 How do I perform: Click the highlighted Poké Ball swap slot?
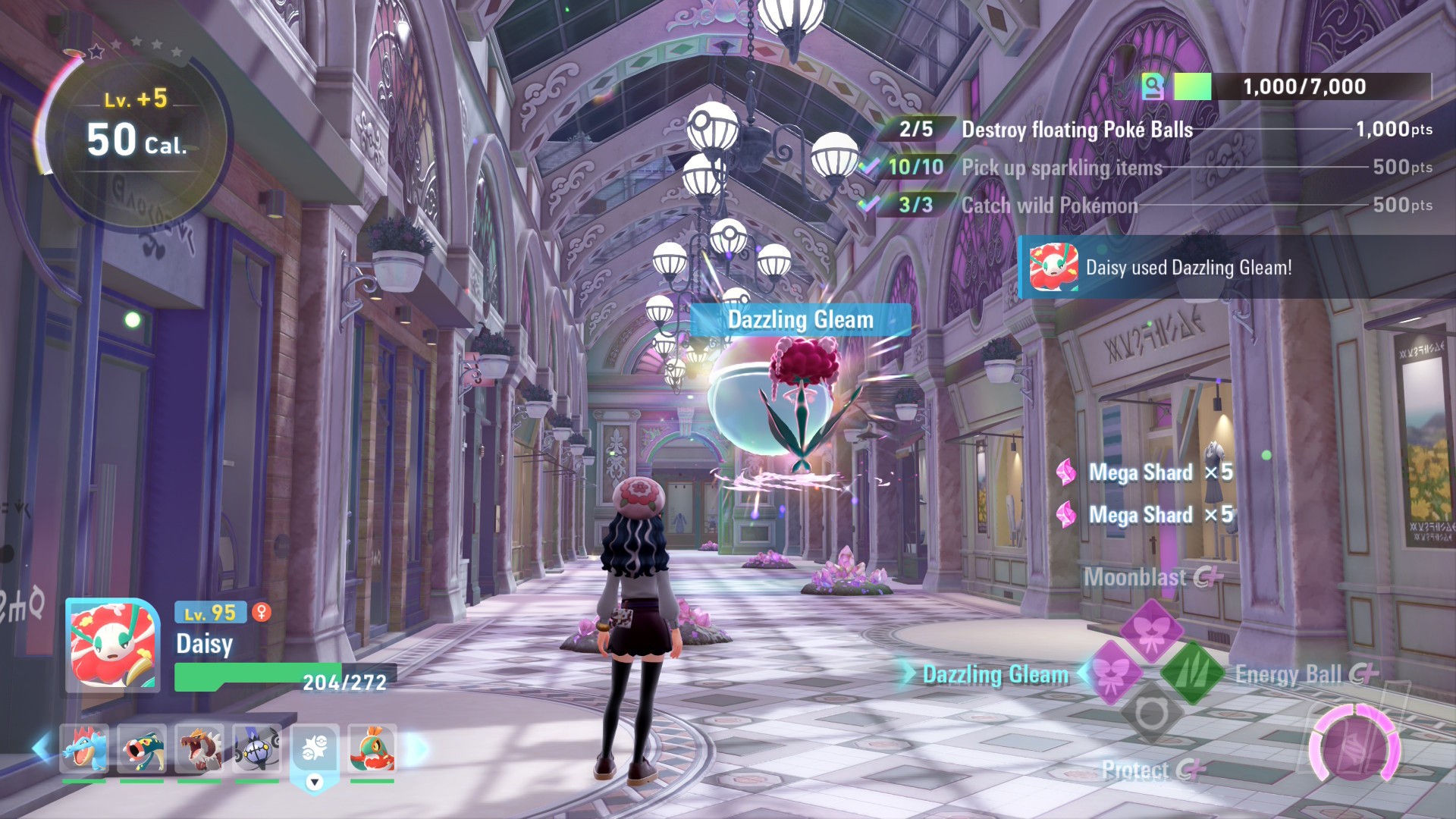point(314,751)
